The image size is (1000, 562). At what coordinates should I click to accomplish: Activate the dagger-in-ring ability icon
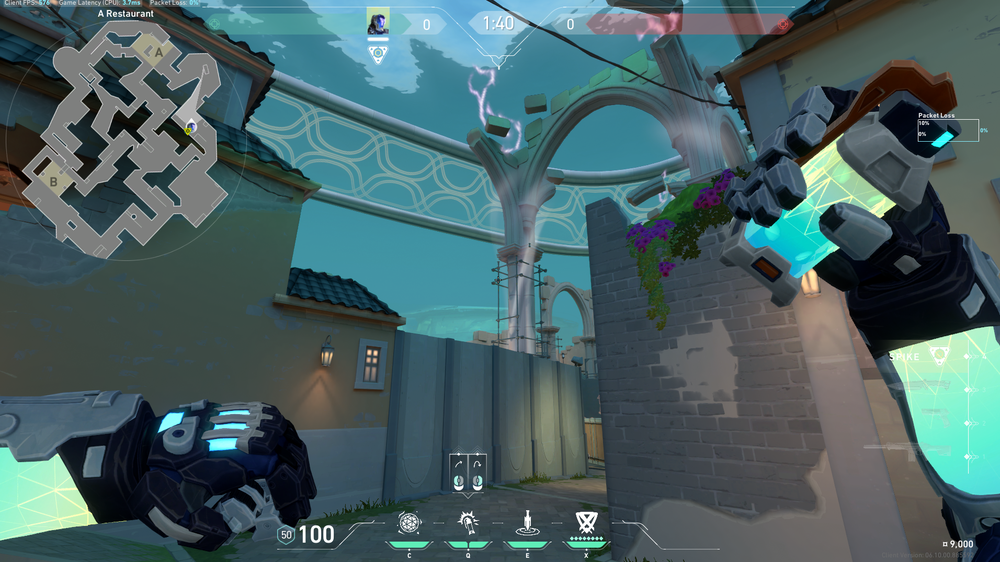525,522
